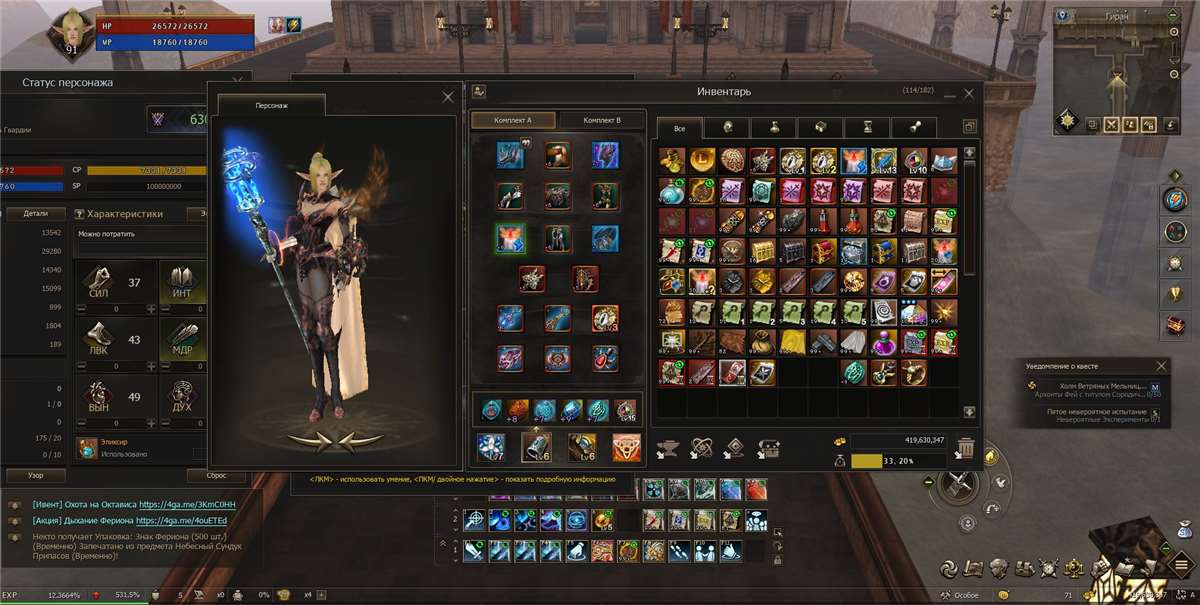Screen dimensions: 1200x605
Task: Switch to the Комплект B equipment set
Action: coord(601,120)
